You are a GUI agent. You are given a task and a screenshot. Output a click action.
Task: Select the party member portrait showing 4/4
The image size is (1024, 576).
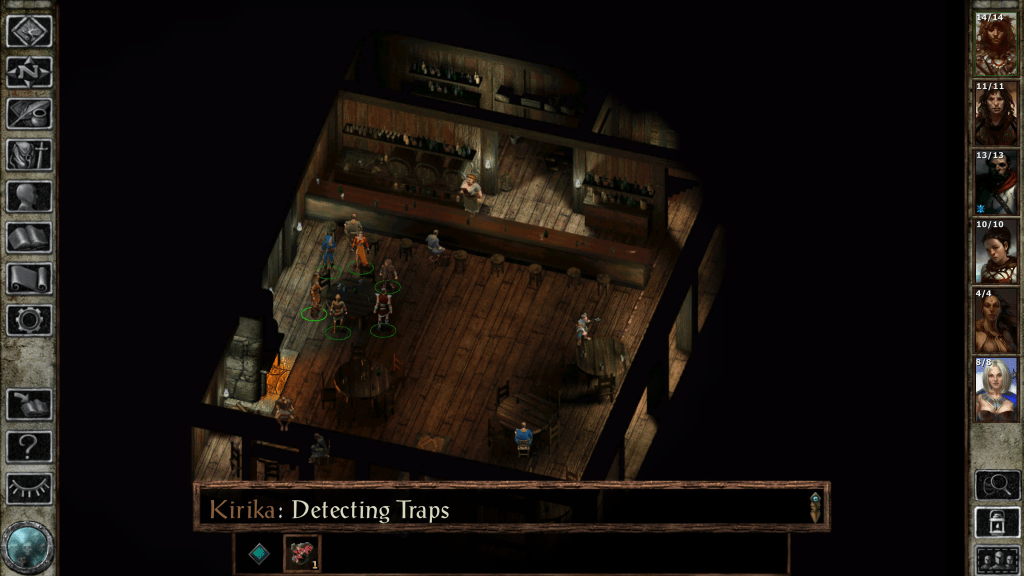(x=996, y=319)
